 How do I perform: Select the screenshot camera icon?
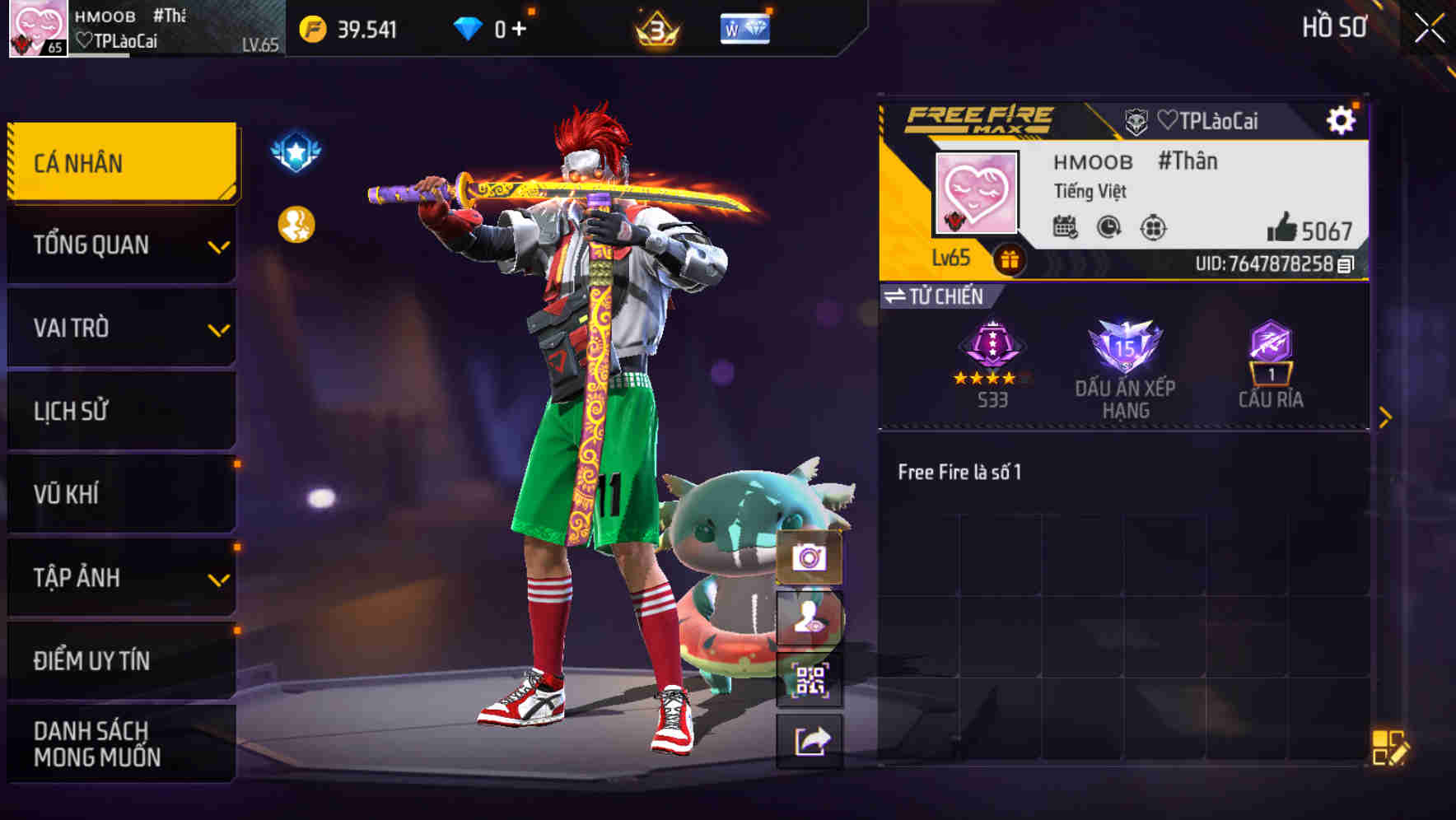tap(810, 557)
